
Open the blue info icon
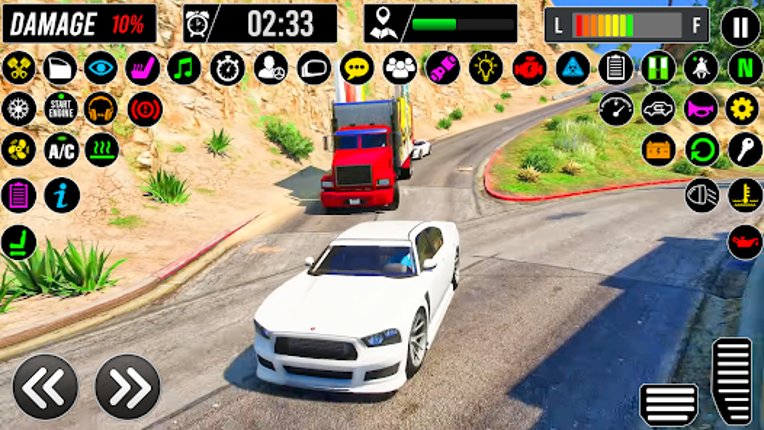click(61, 195)
